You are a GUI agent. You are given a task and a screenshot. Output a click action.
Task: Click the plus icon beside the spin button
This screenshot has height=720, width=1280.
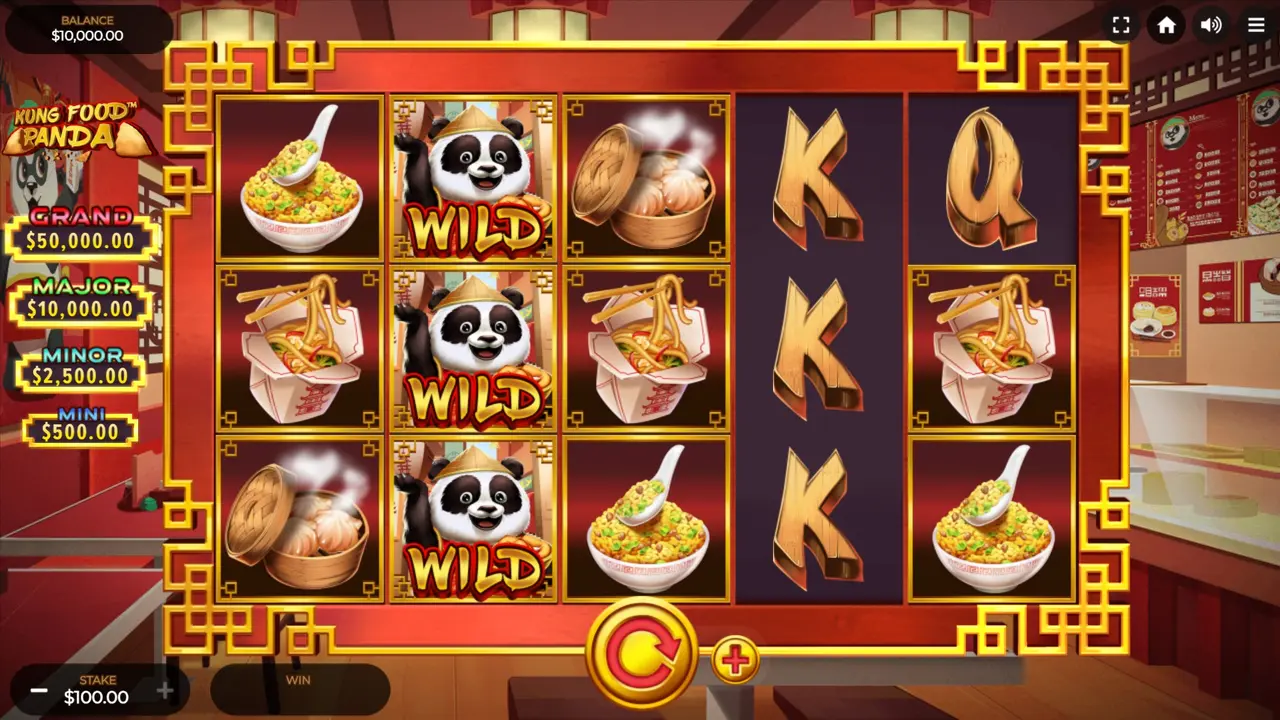click(736, 658)
